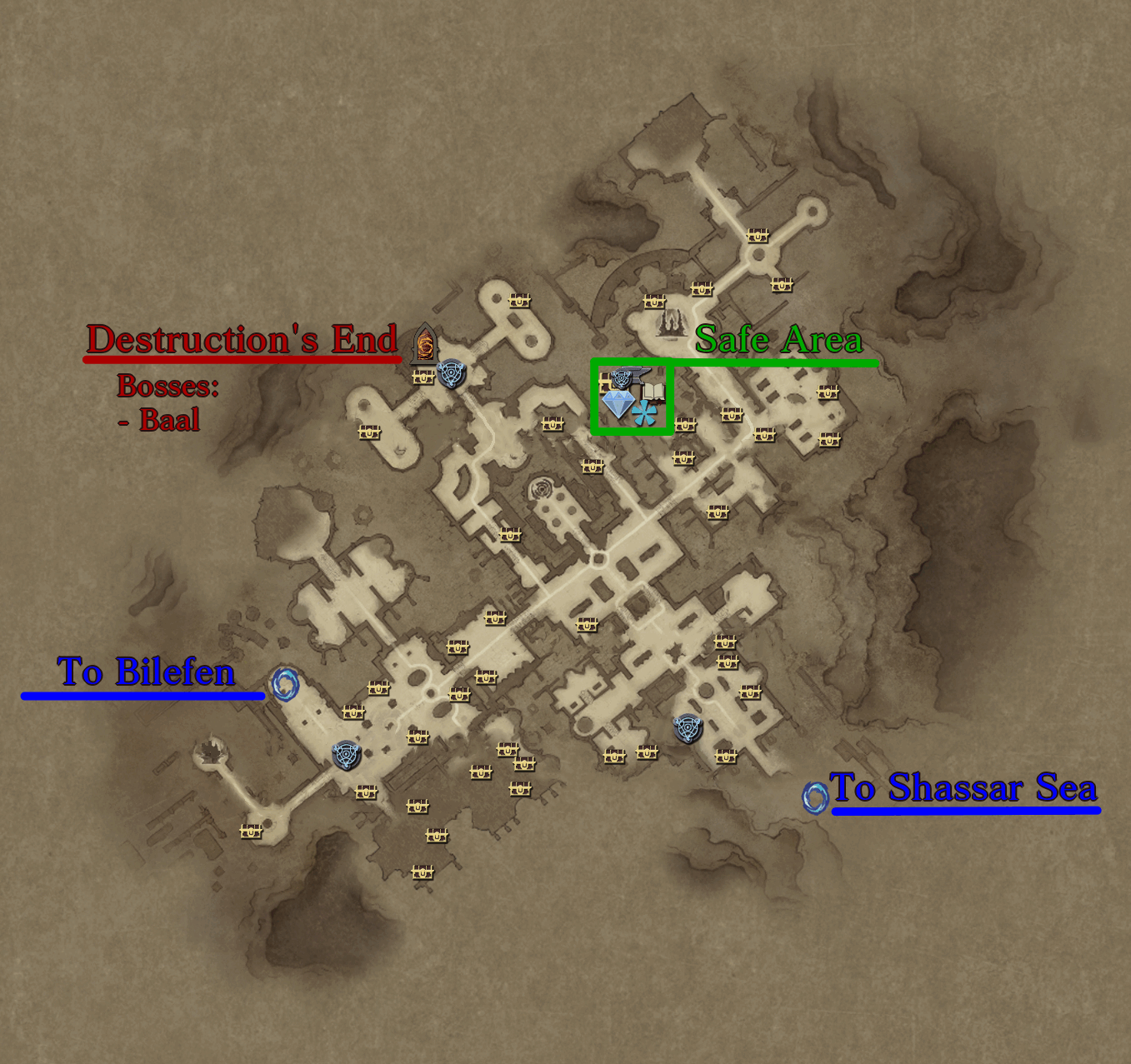Screen dimensions: 1131x1064
Task: Open the book marker inside the Safe Area
Action: (x=655, y=390)
